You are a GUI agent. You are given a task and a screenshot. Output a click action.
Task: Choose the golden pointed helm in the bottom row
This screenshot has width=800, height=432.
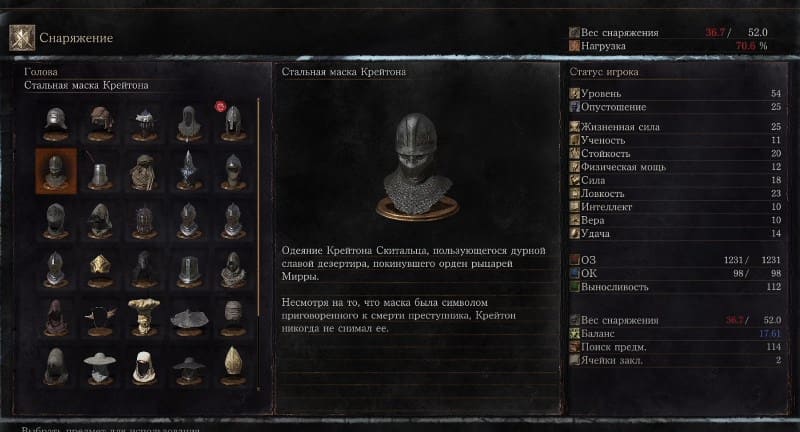pos(232,365)
